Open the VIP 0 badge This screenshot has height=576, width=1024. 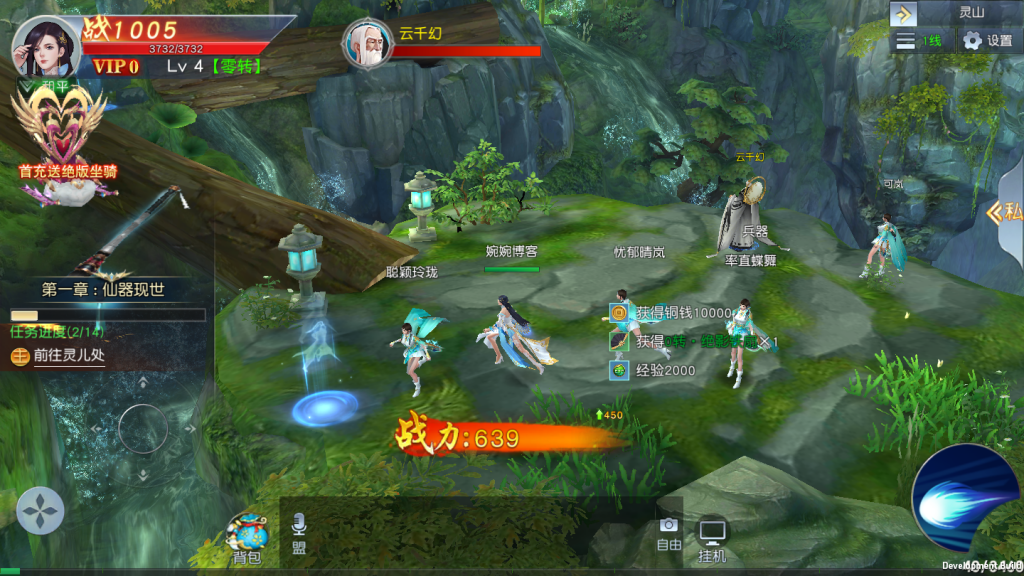pyautogui.click(x=116, y=67)
